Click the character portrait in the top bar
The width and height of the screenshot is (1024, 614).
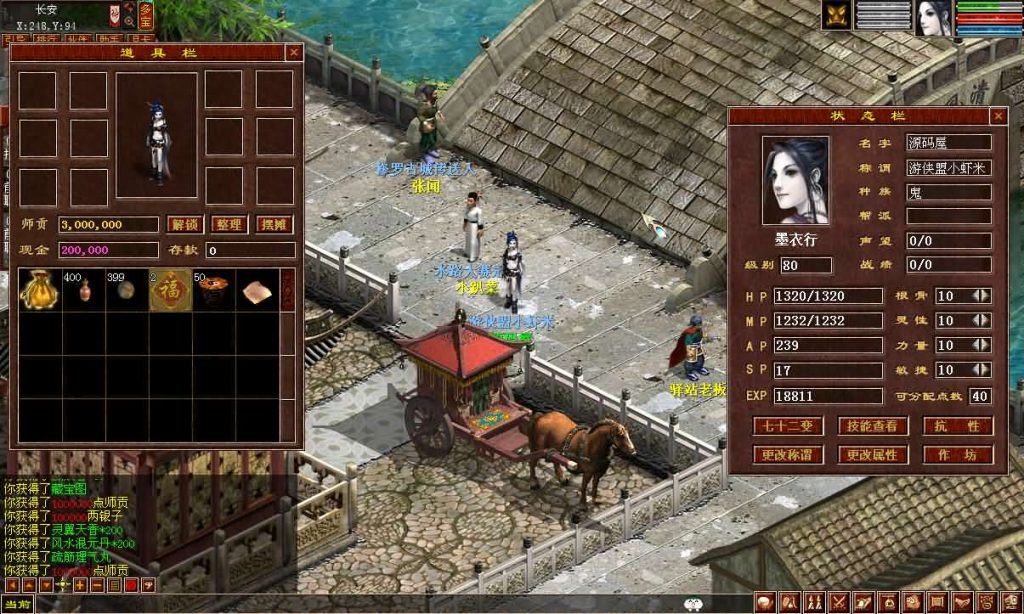[x=934, y=17]
